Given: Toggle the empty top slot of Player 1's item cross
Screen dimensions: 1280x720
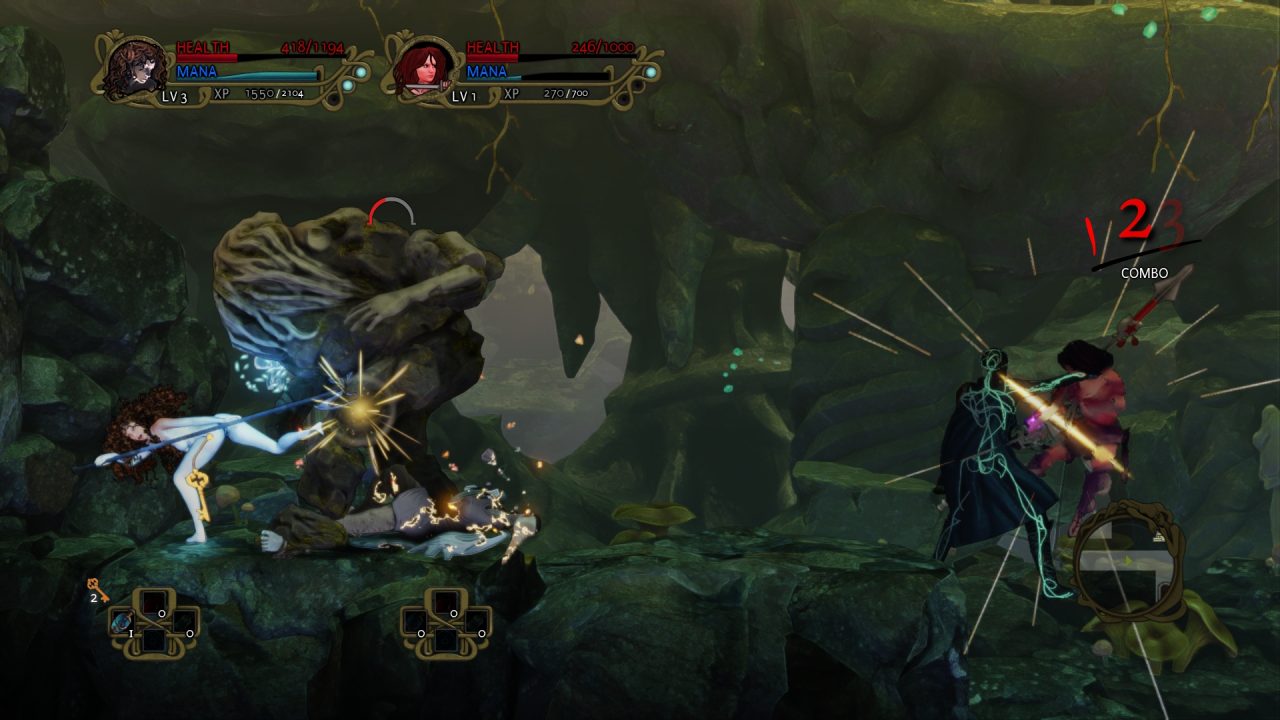Looking at the screenshot, I should coord(155,602).
